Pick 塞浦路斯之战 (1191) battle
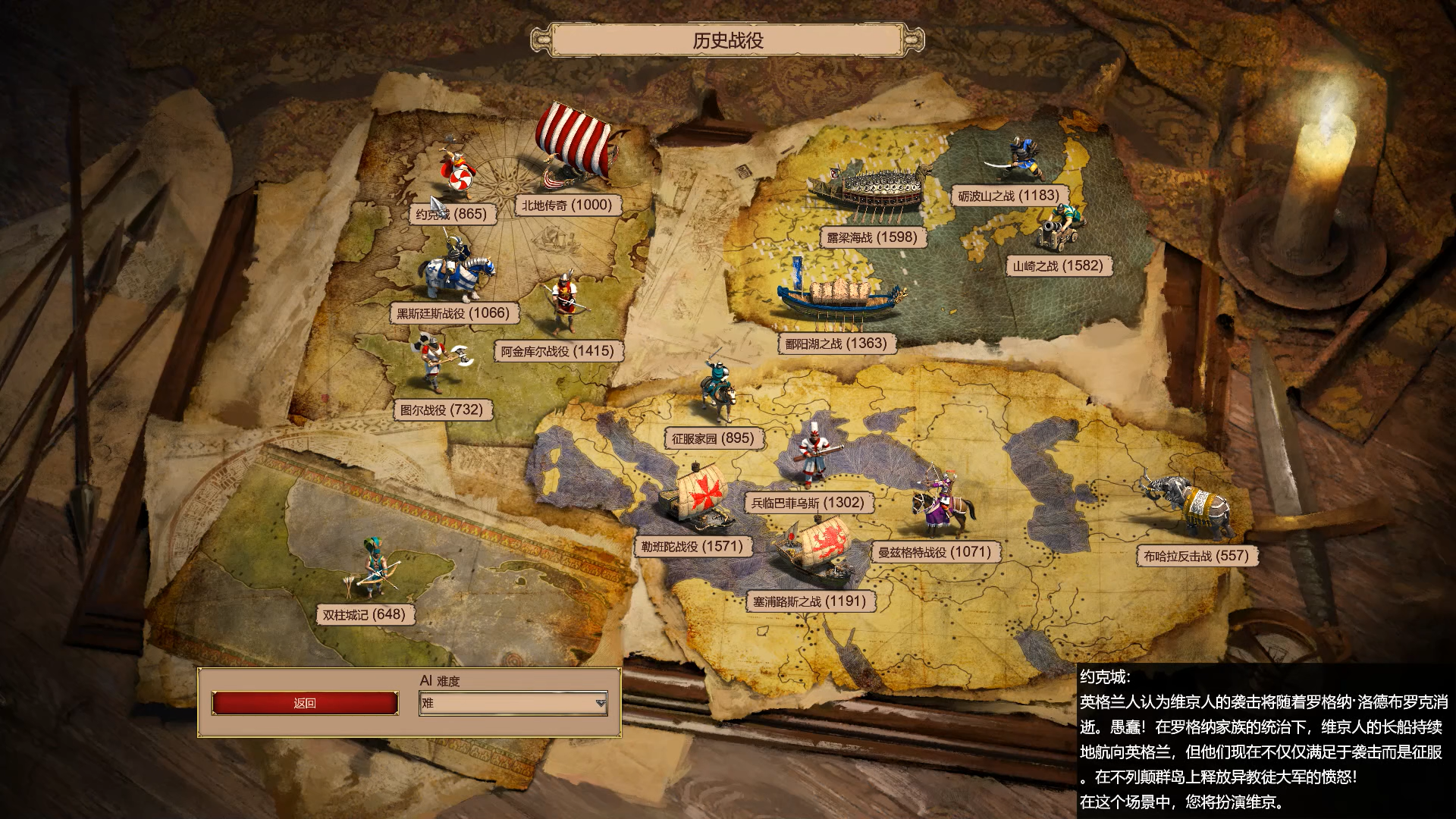The image size is (1456, 819). (x=809, y=601)
